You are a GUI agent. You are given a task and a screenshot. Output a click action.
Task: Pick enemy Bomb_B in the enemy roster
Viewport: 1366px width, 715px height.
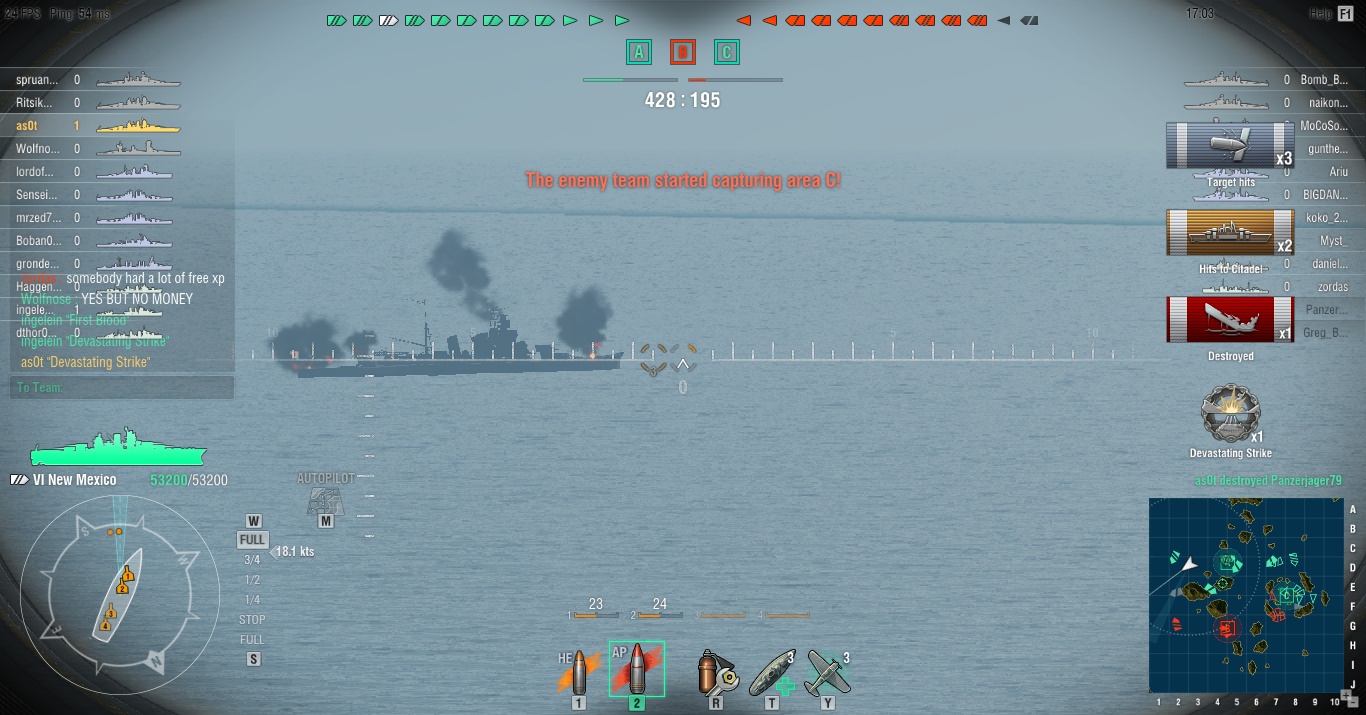tap(1324, 80)
